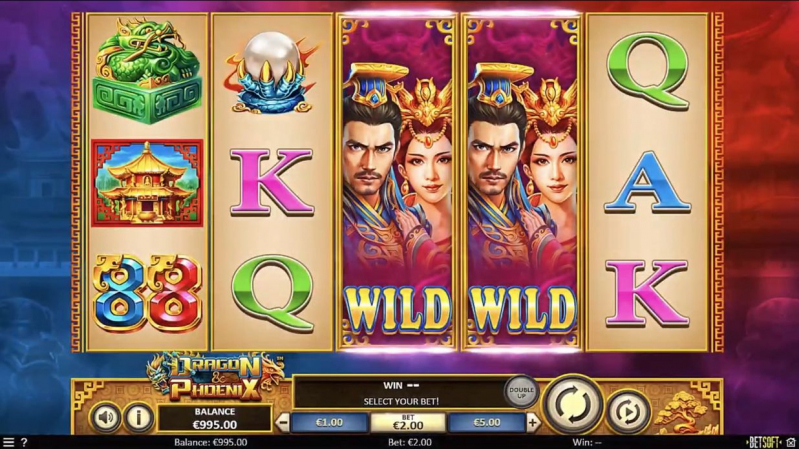Activate the Double Up gamble button
Image resolution: width=799 pixels, height=449 pixels.
pos(520,391)
